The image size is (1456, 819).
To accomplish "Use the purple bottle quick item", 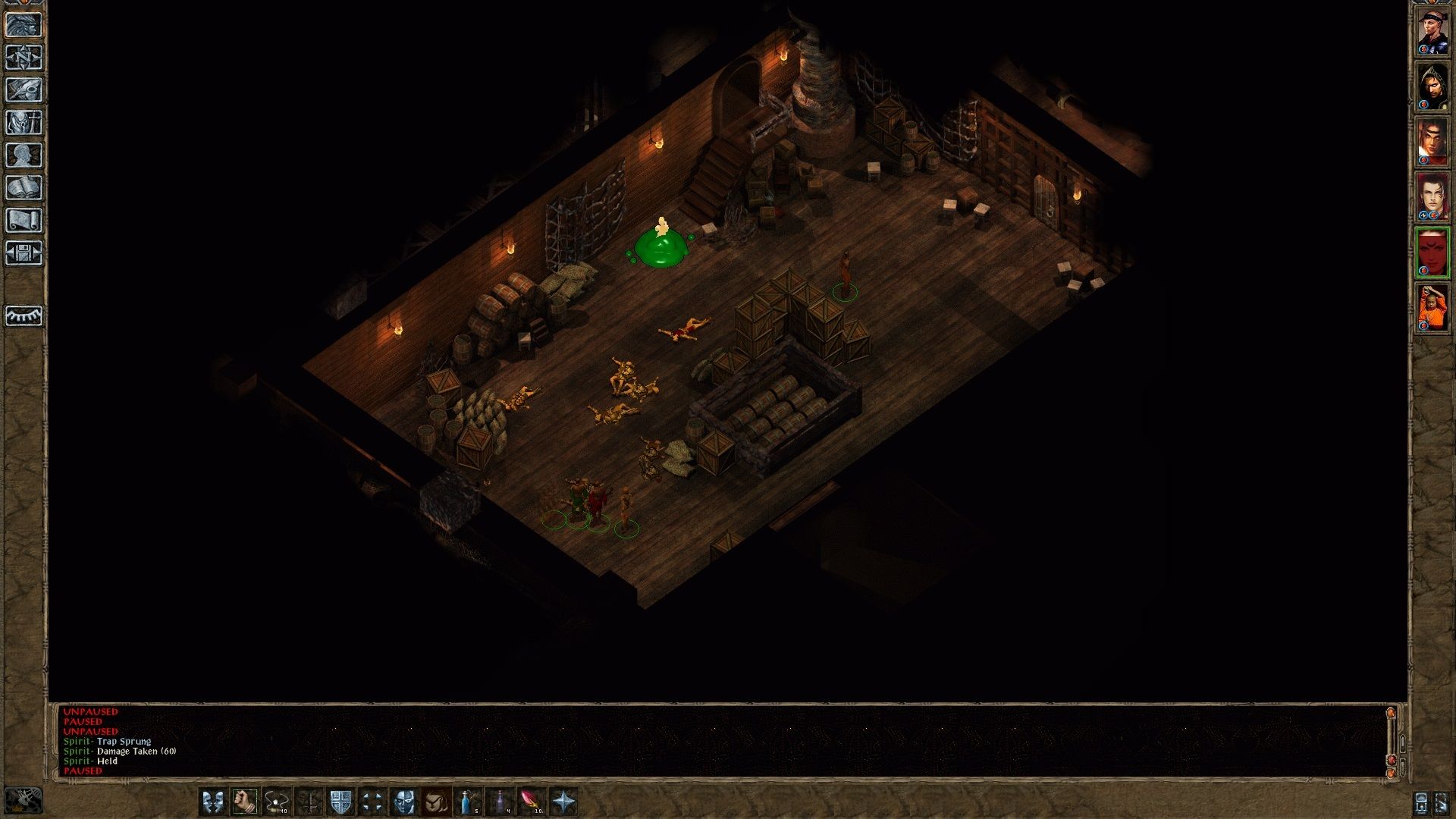I will point(500,802).
